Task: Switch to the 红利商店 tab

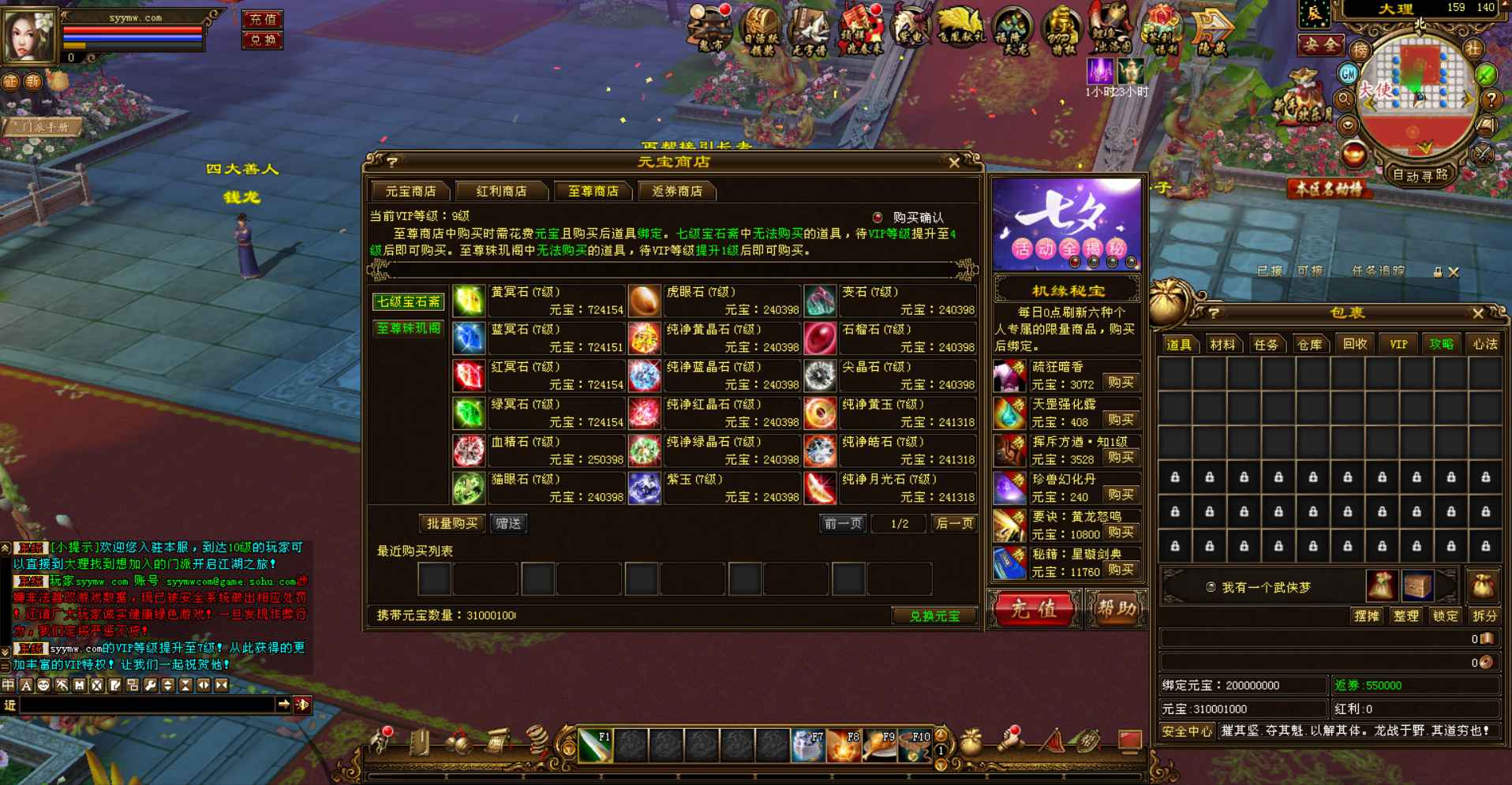Action: tap(501, 191)
